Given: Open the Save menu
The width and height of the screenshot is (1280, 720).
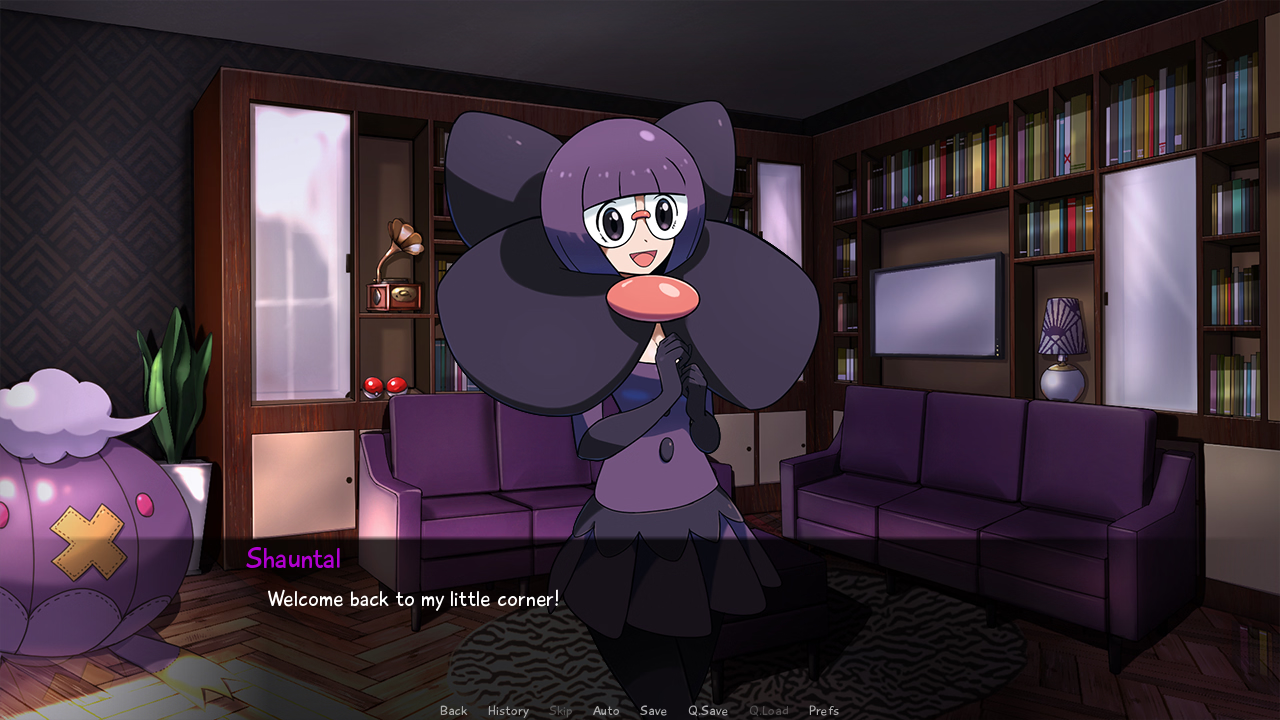Looking at the screenshot, I should pyautogui.click(x=653, y=711).
